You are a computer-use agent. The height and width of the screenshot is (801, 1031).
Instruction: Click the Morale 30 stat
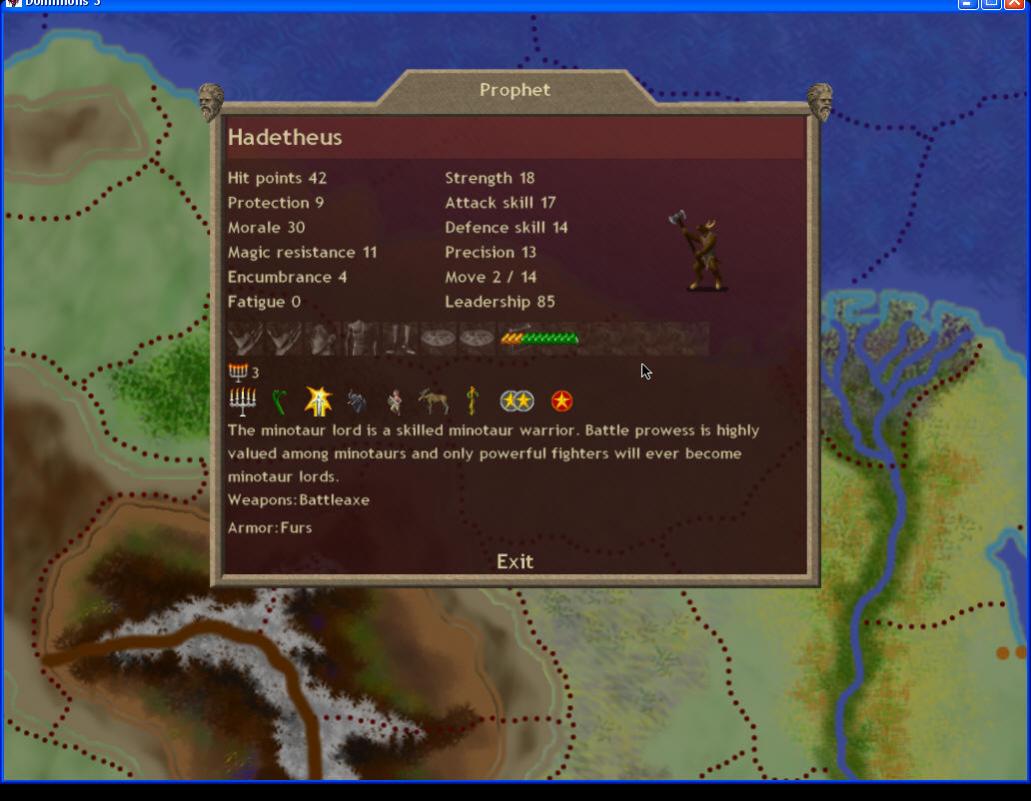[266, 227]
